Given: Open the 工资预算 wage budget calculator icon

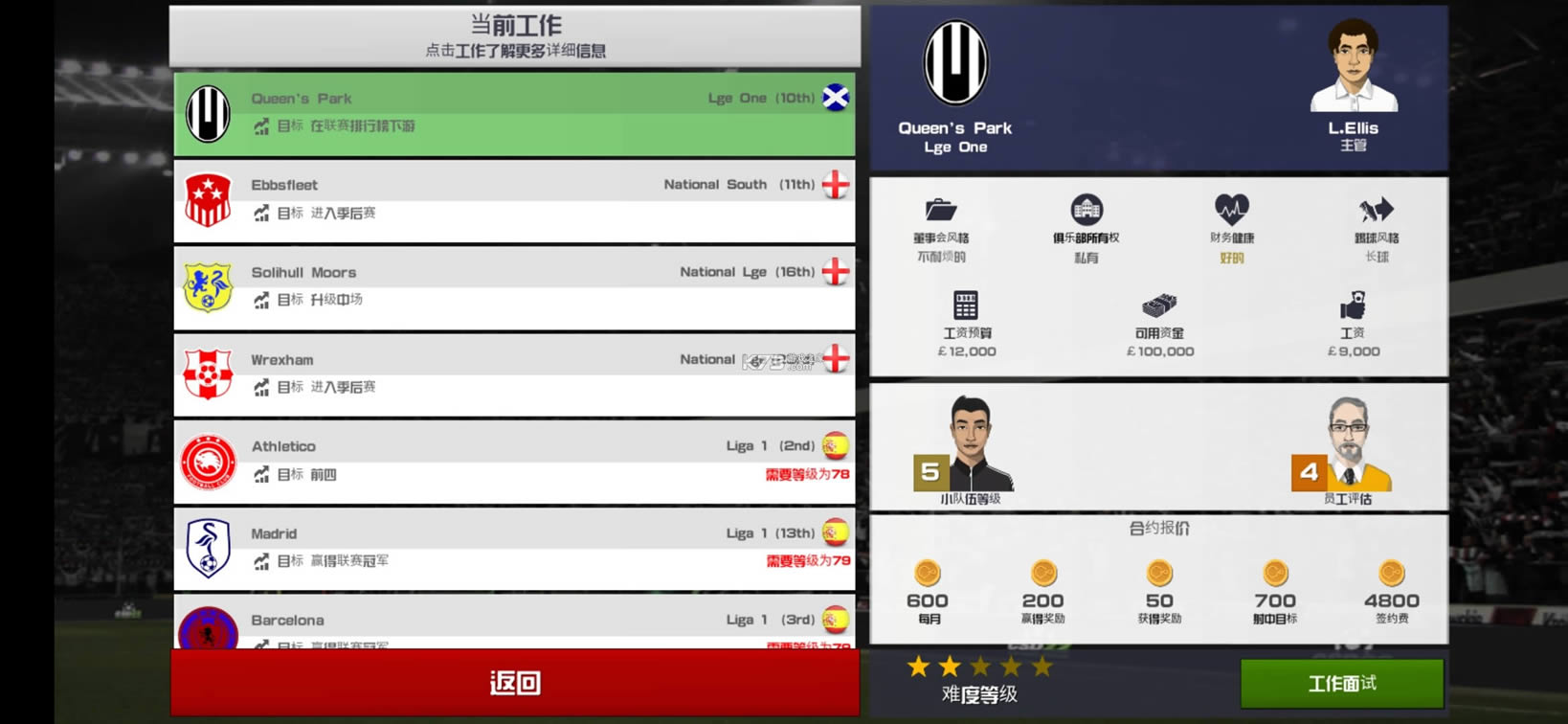Looking at the screenshot, I should [964, 306].
